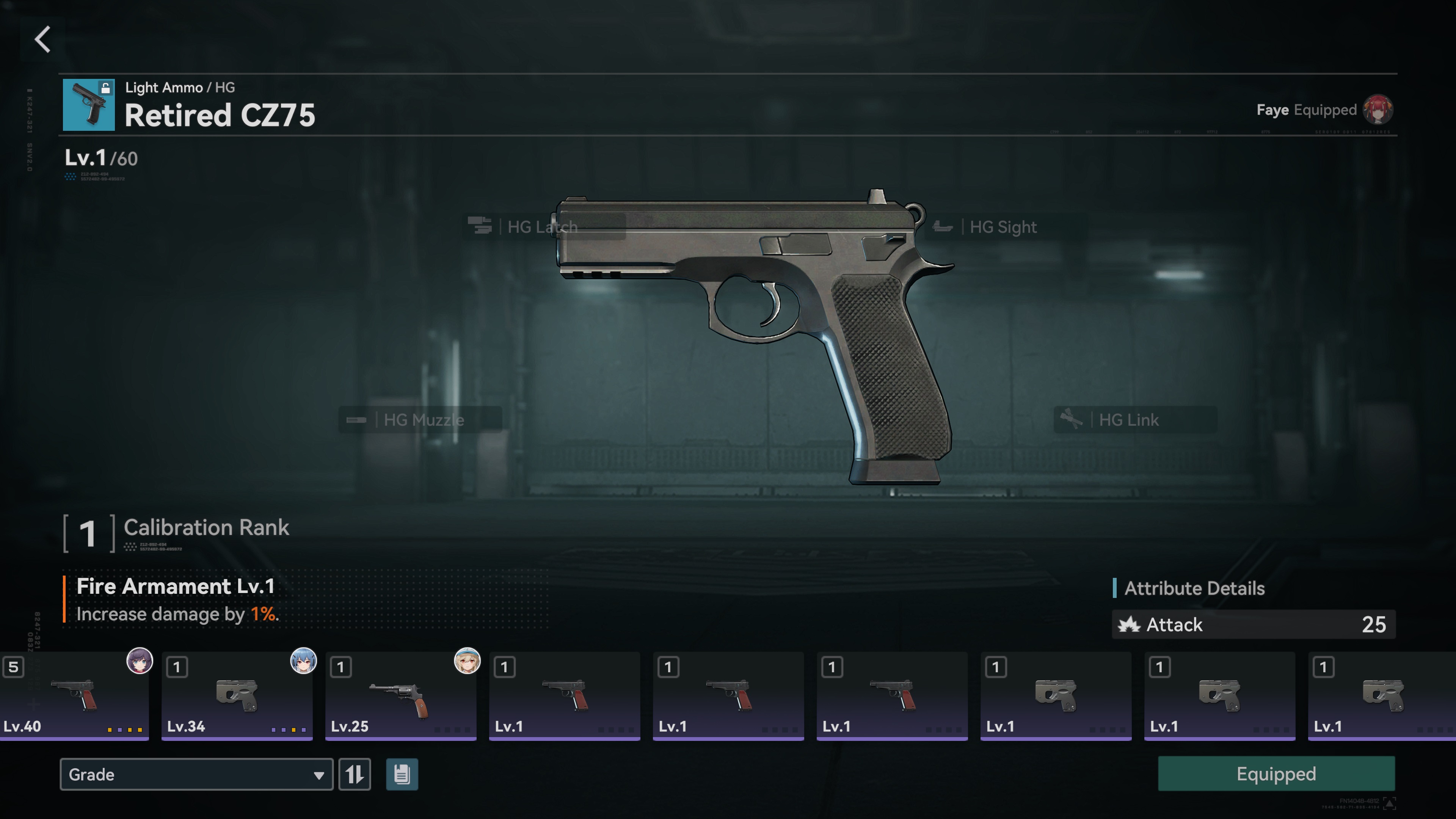Viewport: 1456px width, 819px height.
Task: Click the blue document icon button
Action: [x=402, y=774]
